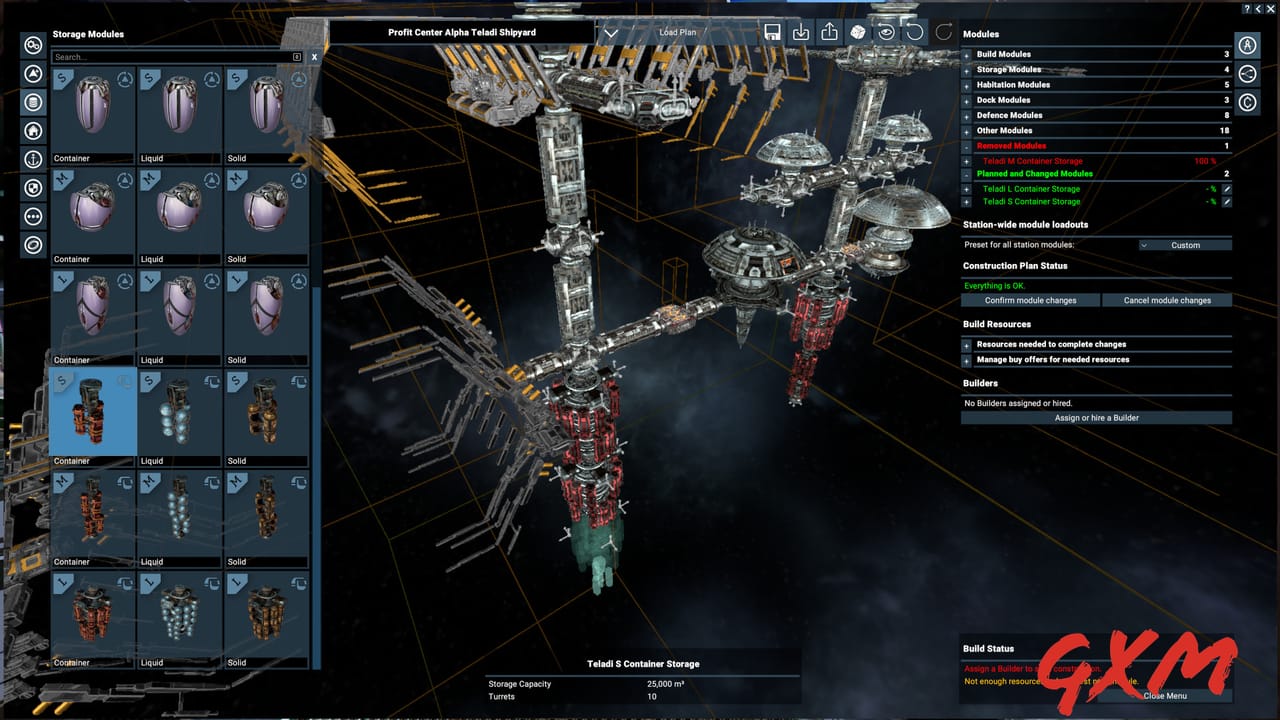Select the shield Defence Modules icon in the sidebar

point(32,188)
